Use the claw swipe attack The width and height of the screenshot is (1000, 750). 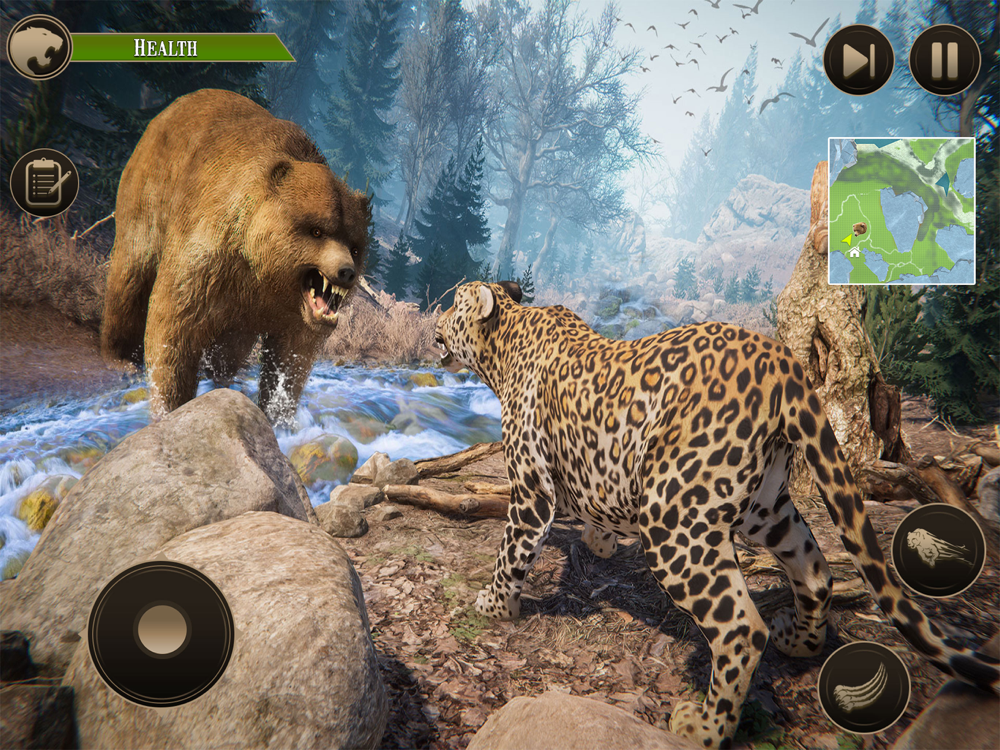tap(864, 688)
